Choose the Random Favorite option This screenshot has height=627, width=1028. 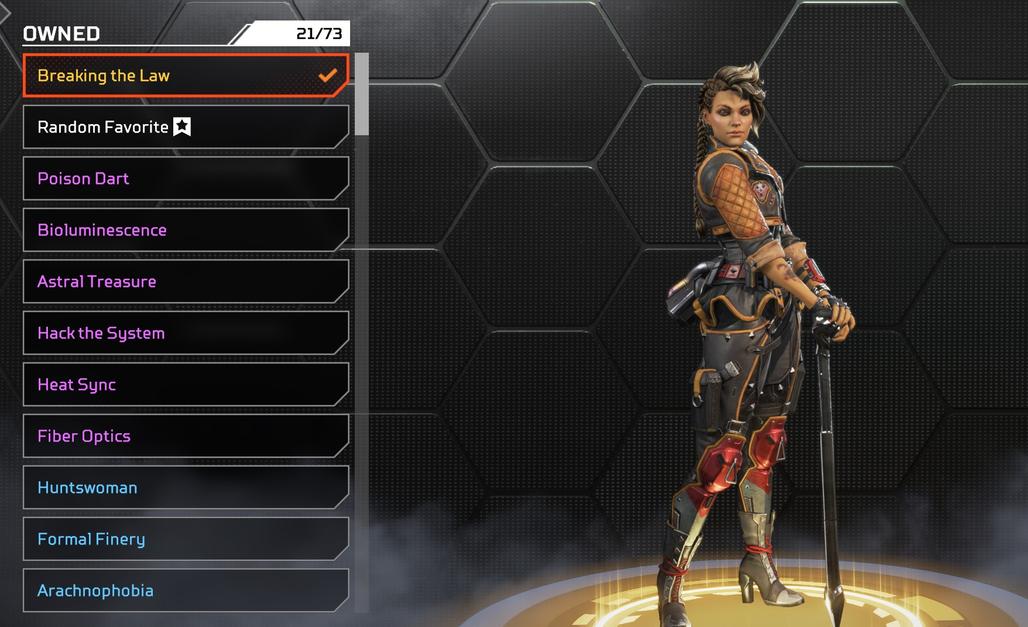tap(185, 127)
